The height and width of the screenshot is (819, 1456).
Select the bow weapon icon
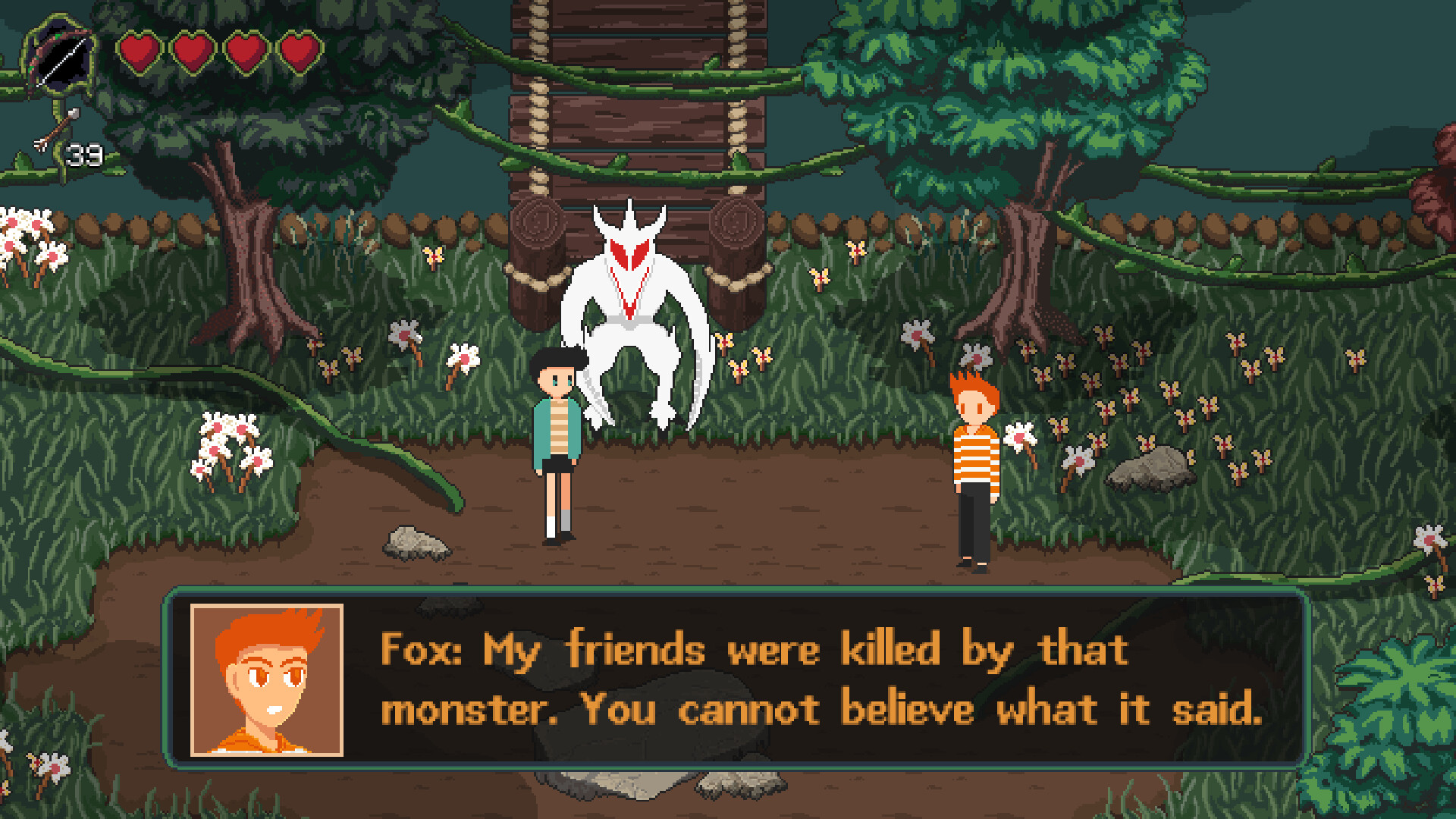tap(61, 57)
